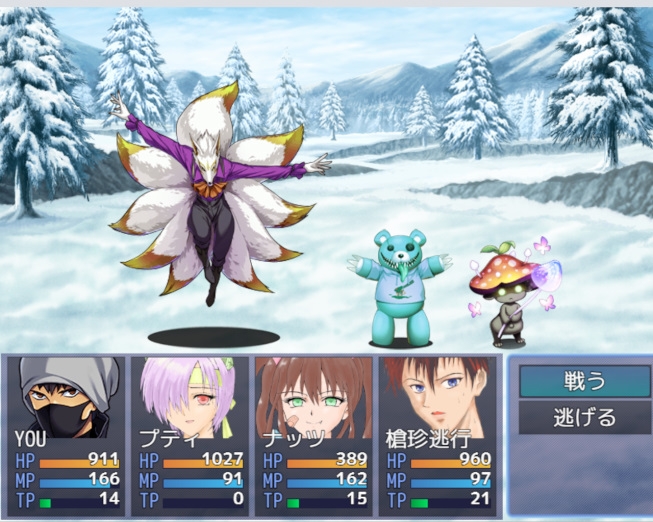The width and height of the screenshot is (653, 522).
Task: Pick the ナッツ party member panel
Action: pyautogui.click(x=314, y=434)
